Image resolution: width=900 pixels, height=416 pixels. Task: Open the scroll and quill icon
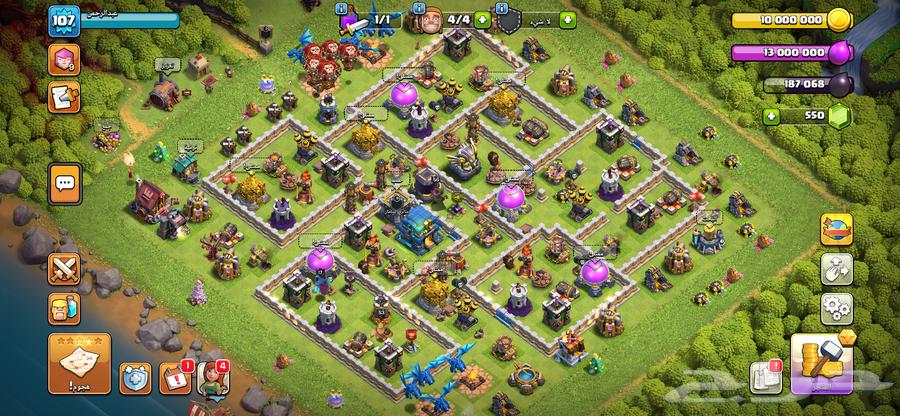coord(63,95)
